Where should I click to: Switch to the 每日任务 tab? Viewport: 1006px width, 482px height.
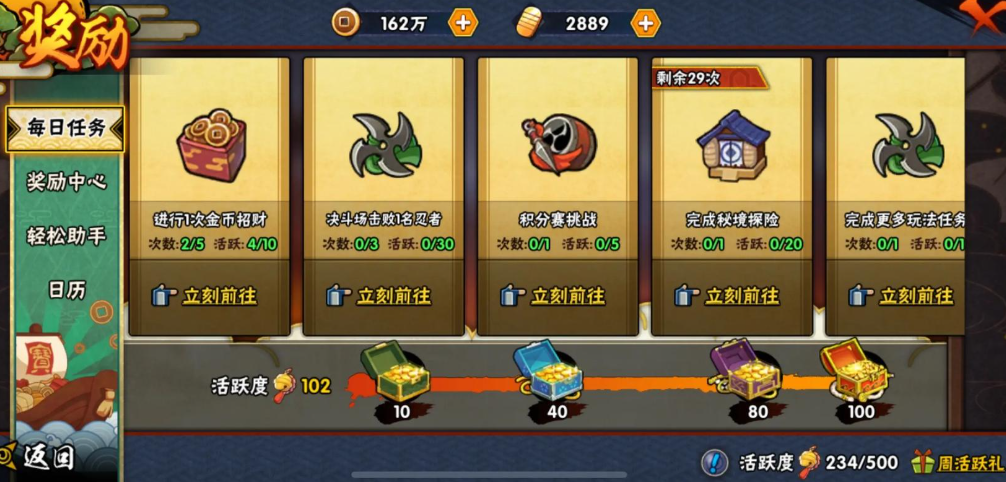pyautogui.click(x=65, y=128)
